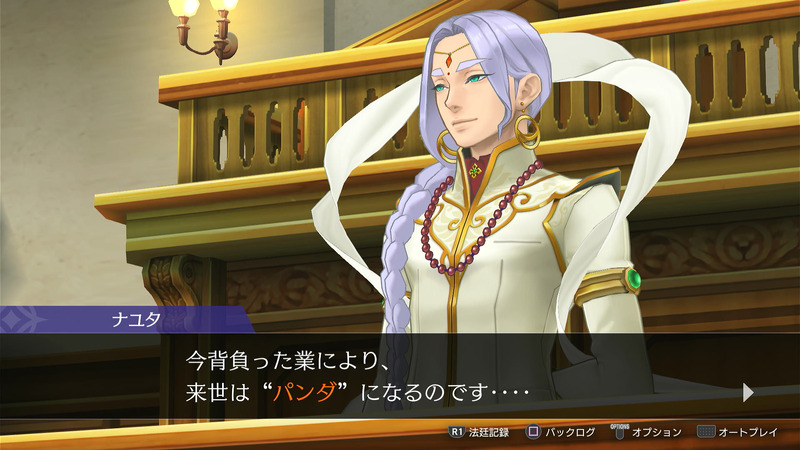
Task: Open the オプション options menu
Action: click(648, 432)
